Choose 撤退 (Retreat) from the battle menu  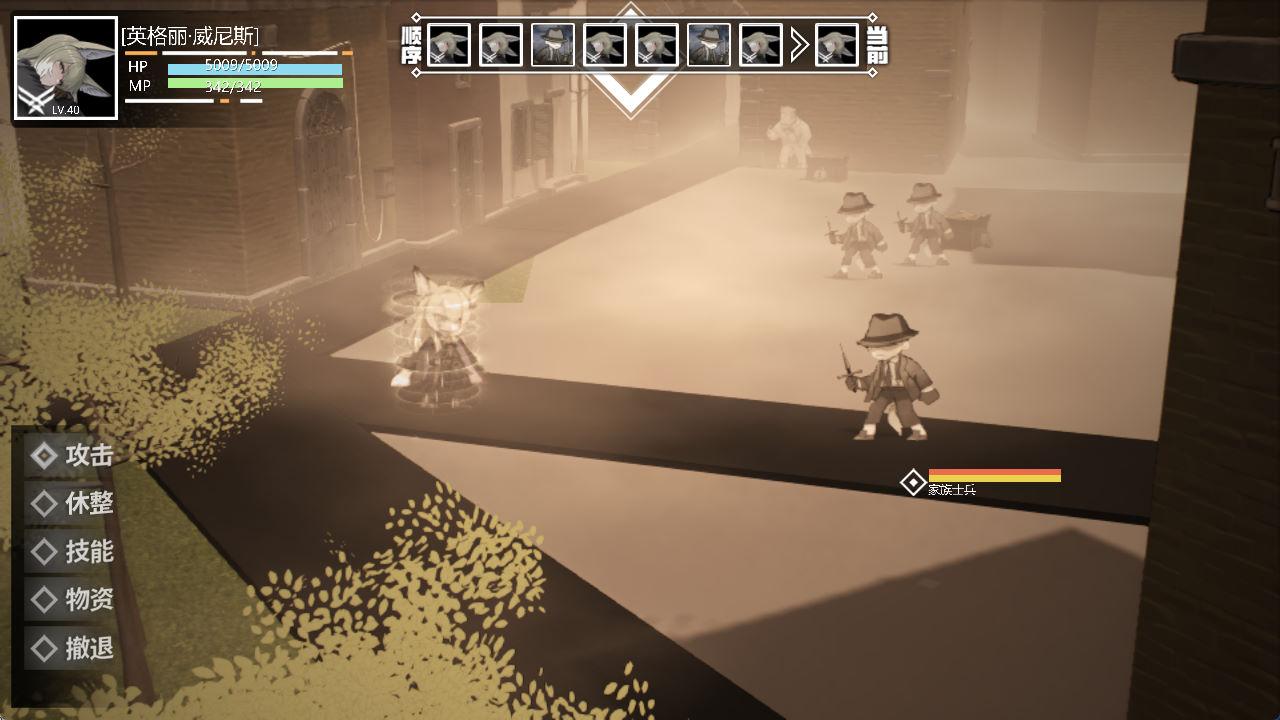coord(72,648)
